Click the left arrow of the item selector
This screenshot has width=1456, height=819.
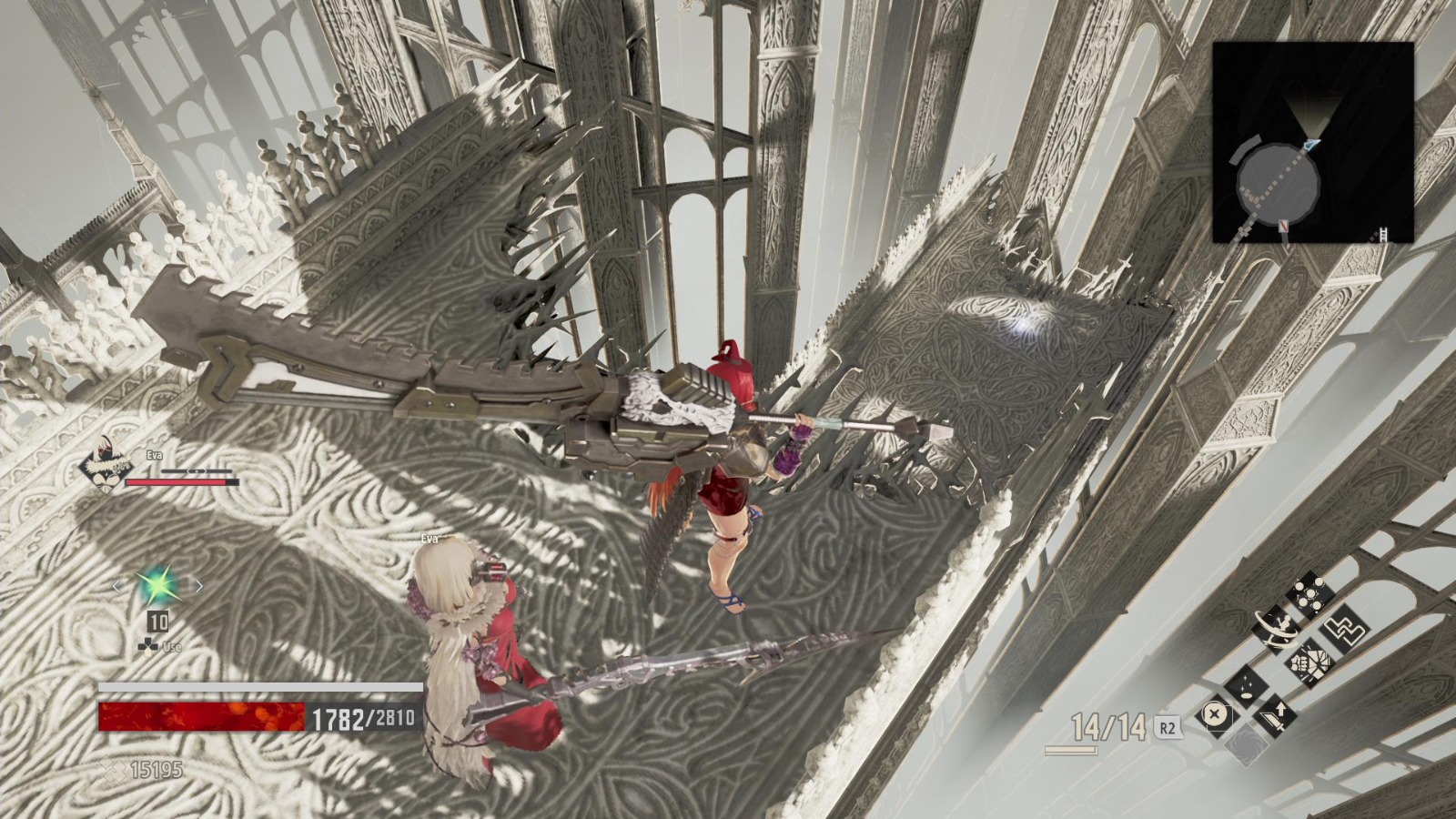point(117,585)
